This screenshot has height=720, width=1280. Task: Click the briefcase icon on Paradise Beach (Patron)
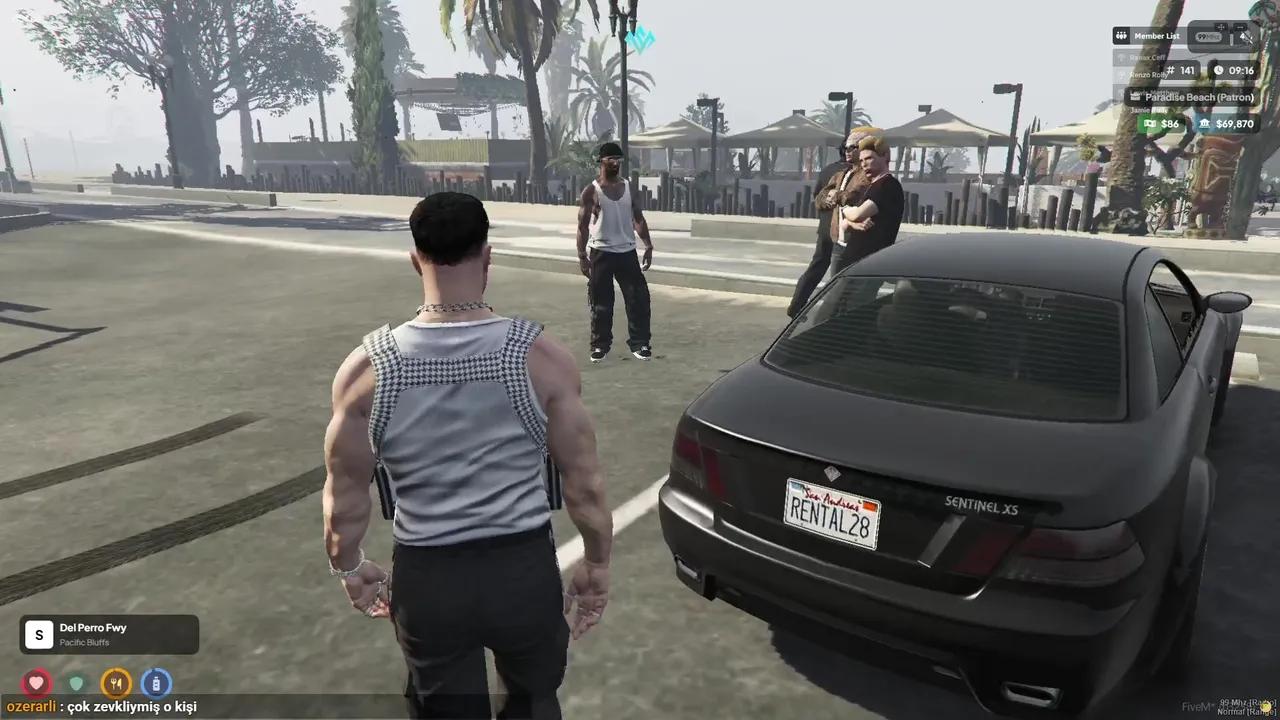(1135, 97)
